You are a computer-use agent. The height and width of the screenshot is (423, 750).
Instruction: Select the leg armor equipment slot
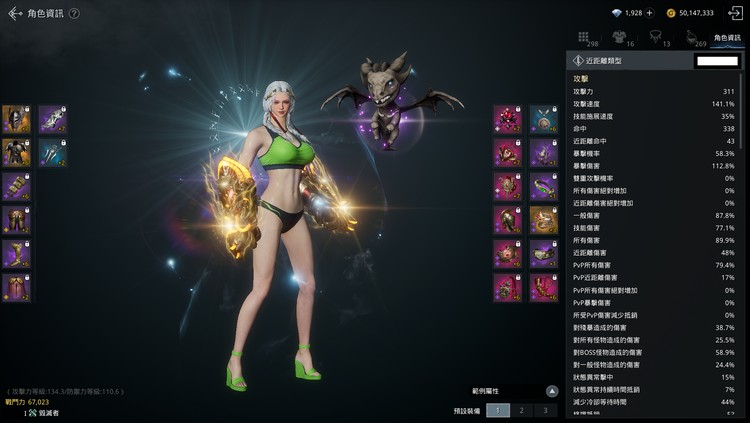click(16, 220)
